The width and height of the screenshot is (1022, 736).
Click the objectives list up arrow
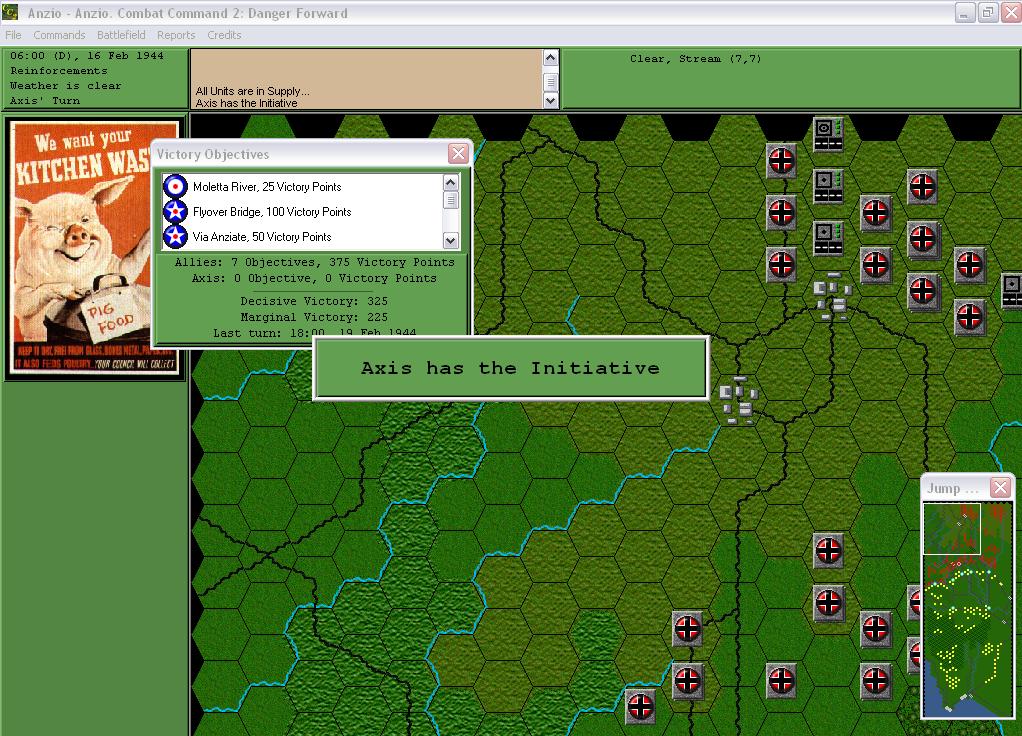[x=450, y=182]
